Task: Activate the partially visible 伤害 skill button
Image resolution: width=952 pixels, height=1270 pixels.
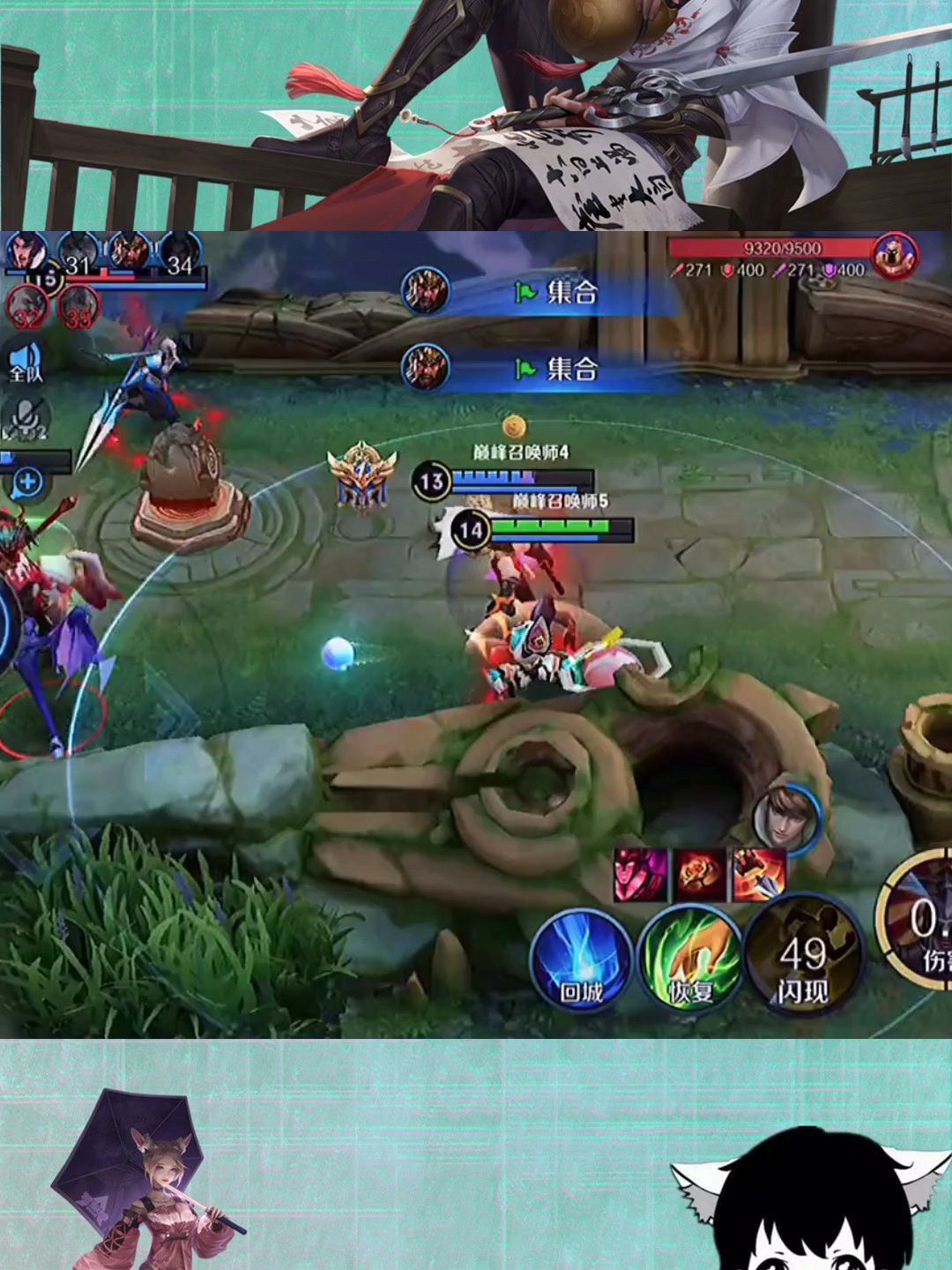Action: pos(917,926)
